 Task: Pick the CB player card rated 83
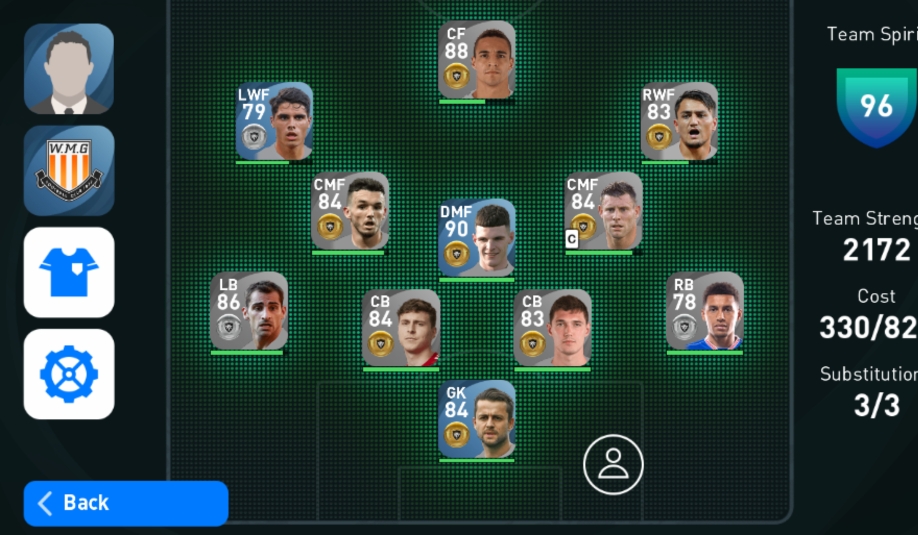[x=553, y=329]
